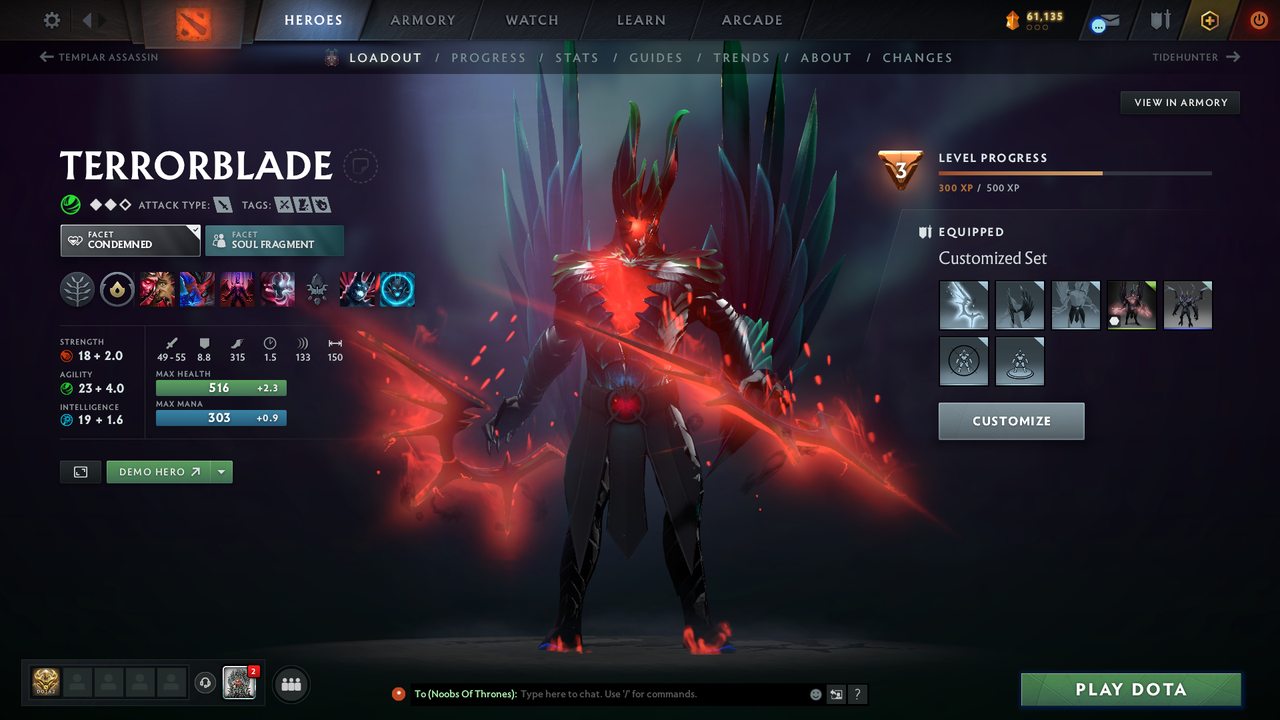The height and width of the screenshot is (720, 1280).
Task: Switch to the Guides tab
Action: tap(656, 57)
